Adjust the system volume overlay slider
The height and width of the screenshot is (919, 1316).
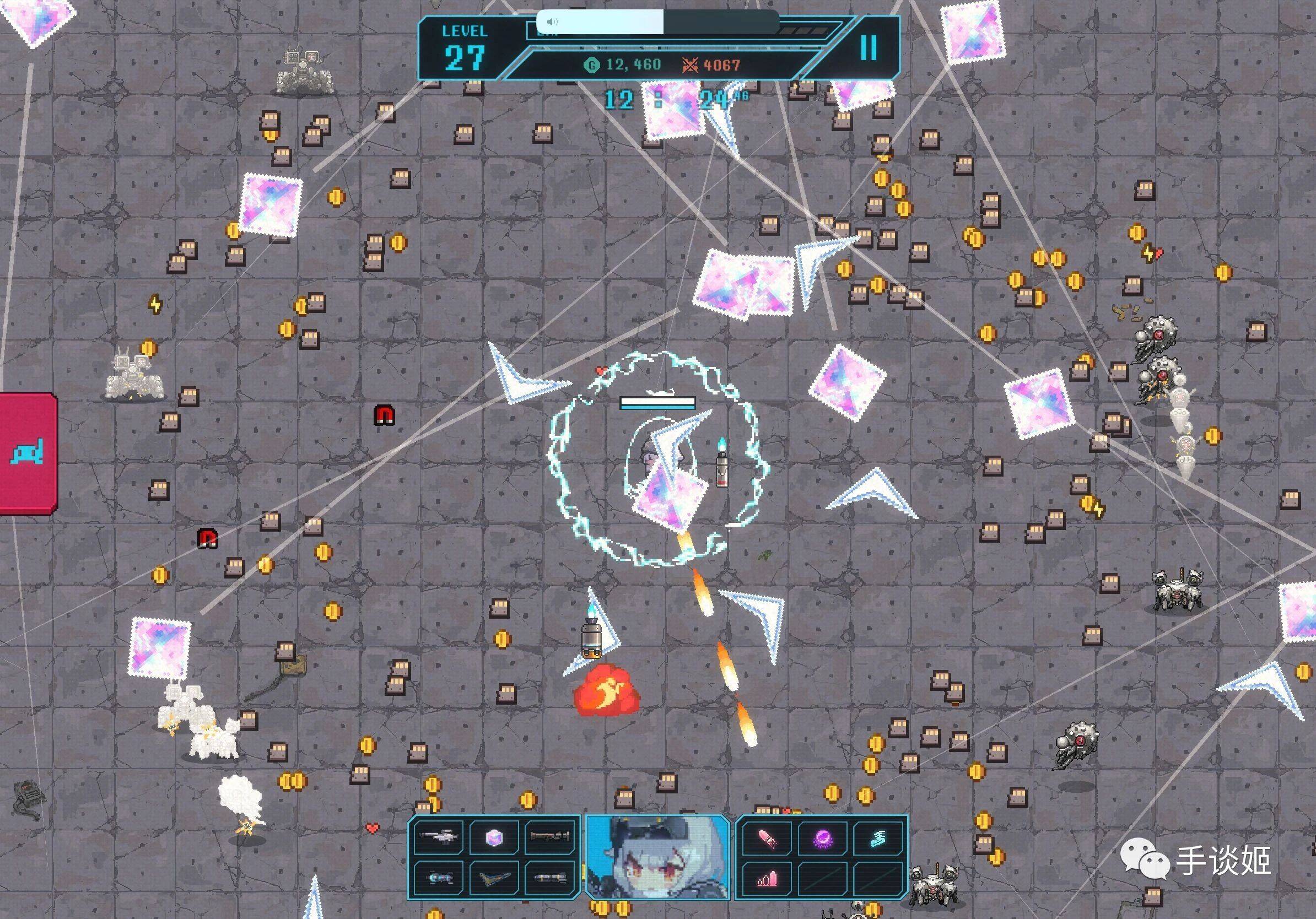point(663,22)
